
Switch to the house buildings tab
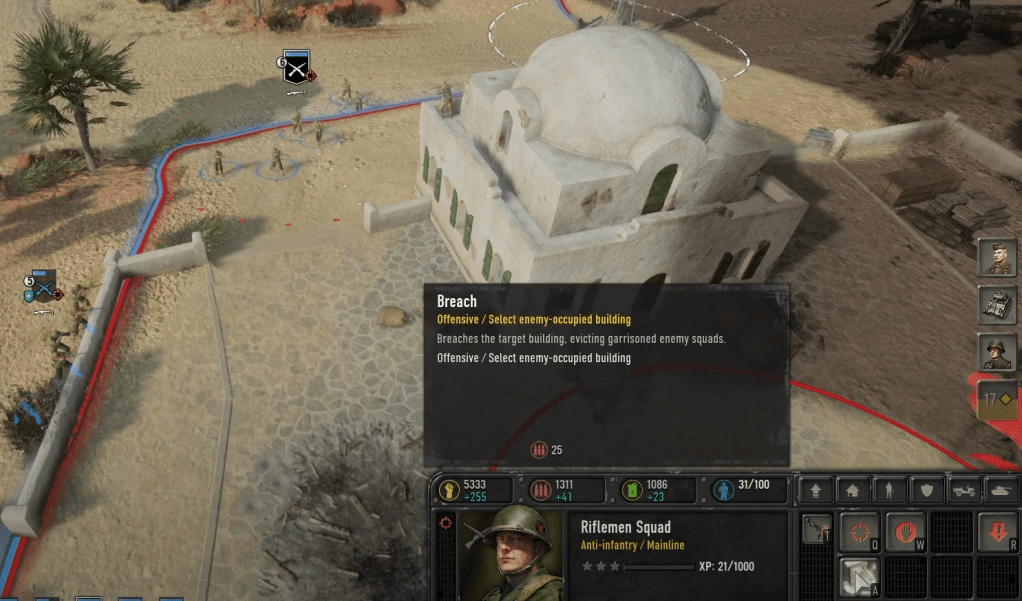click(x=853, y=491)
